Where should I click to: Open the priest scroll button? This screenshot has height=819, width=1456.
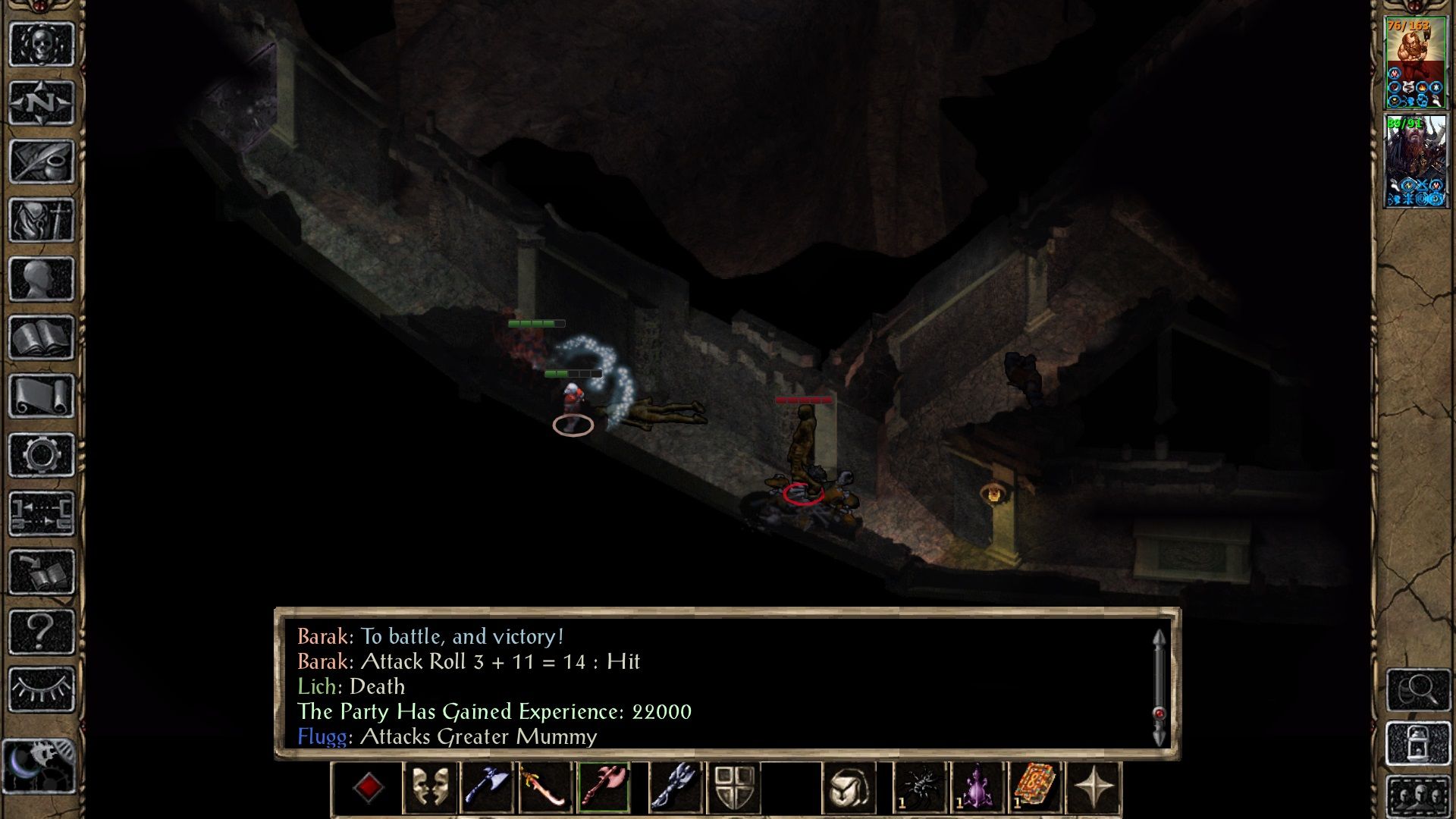(42, 396)
